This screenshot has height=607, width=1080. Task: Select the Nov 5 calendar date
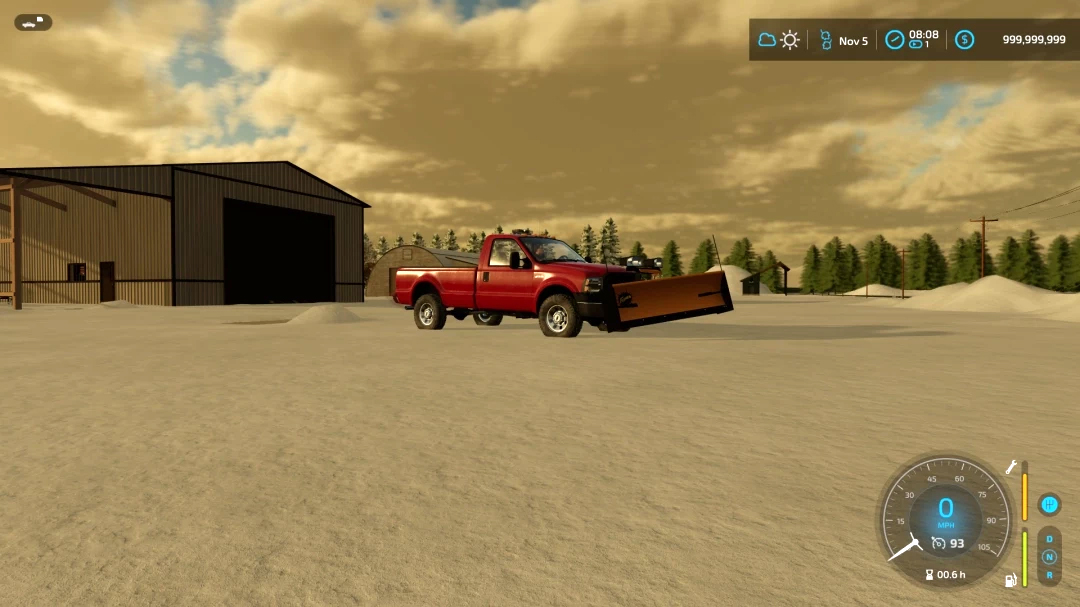(x=852, y=41)
